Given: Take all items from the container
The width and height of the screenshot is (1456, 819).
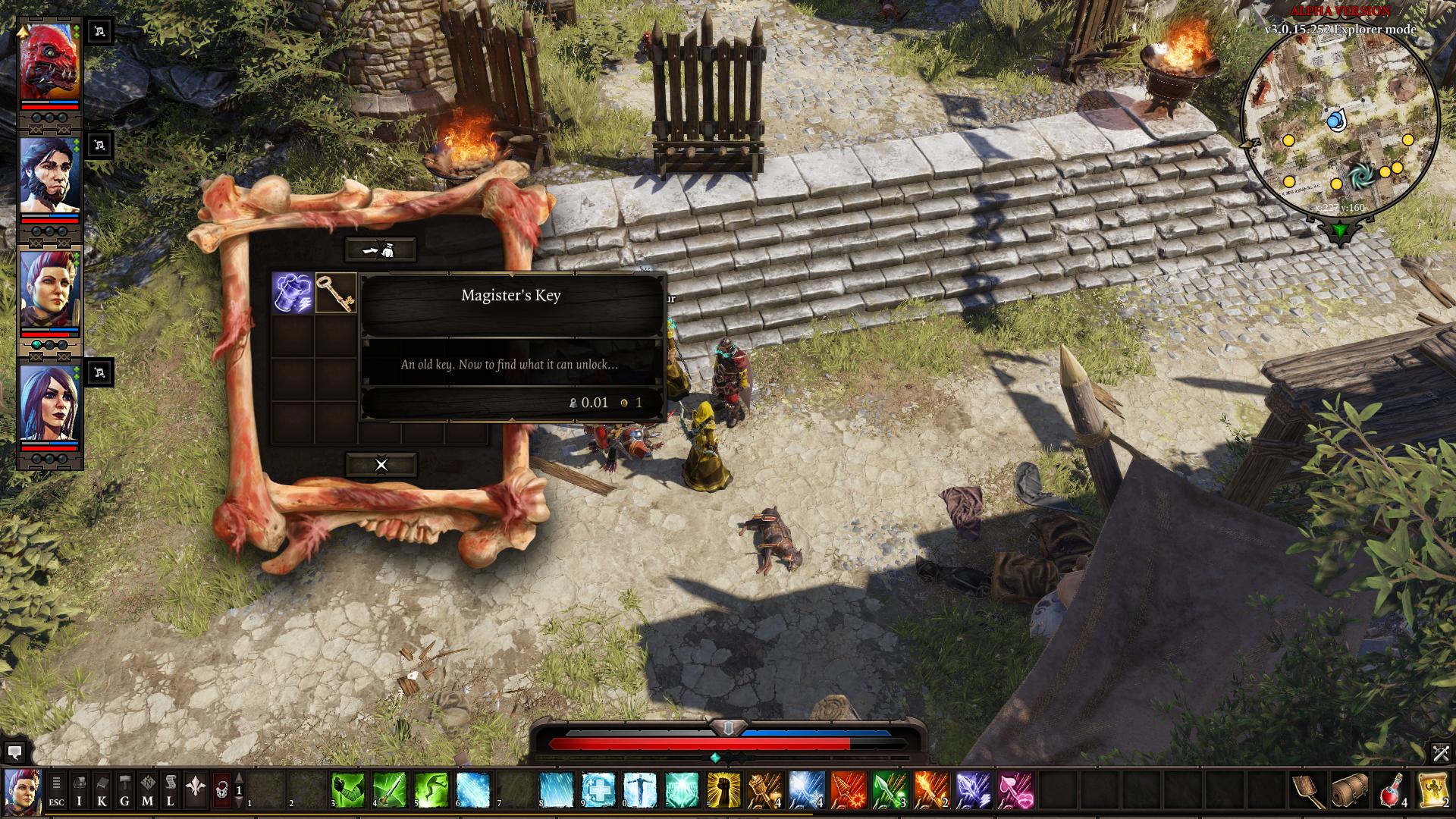Looking at the screenshot, I should 381,249.
